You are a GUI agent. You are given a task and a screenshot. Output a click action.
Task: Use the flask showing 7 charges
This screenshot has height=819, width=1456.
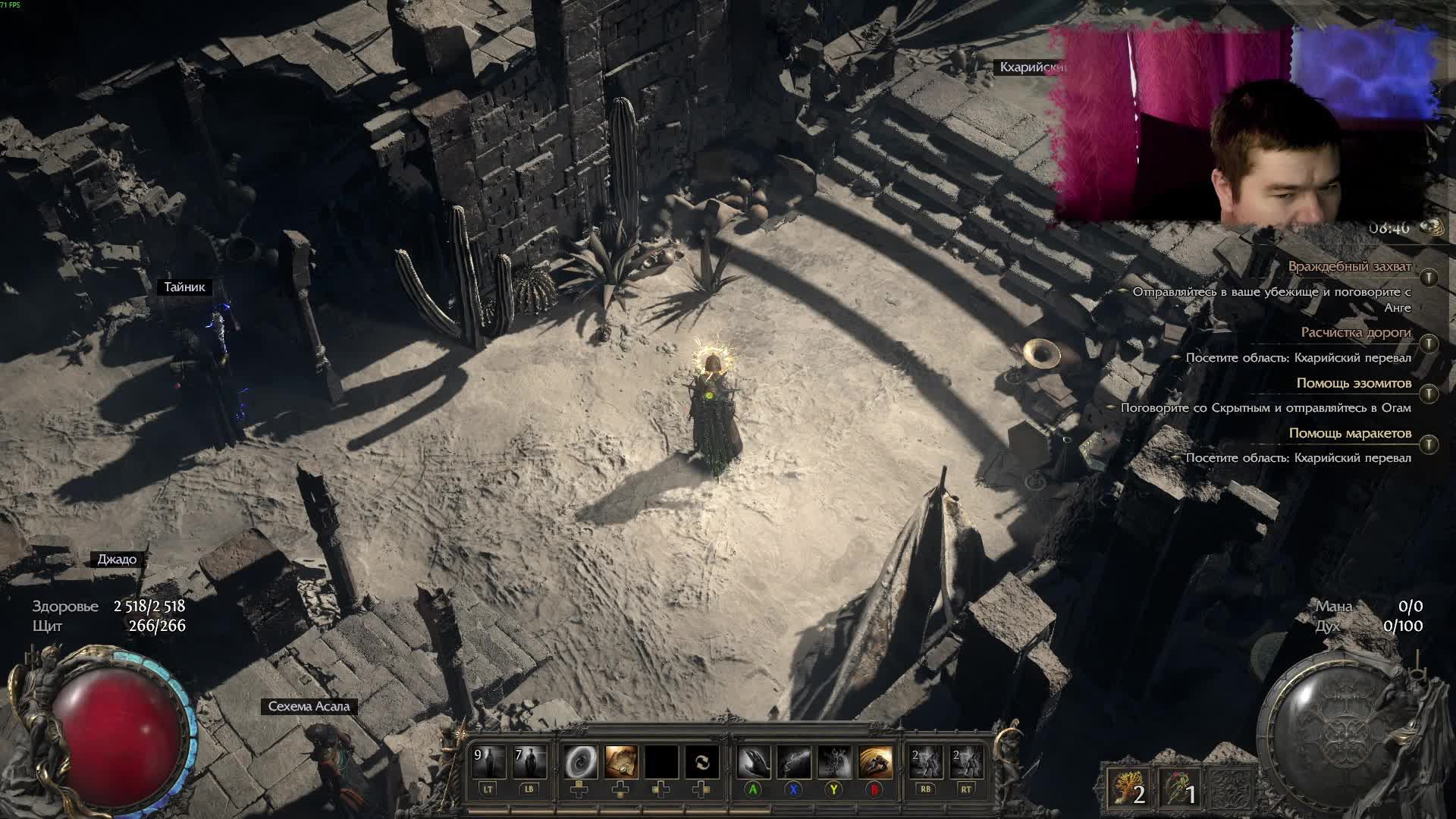point(529,762)
